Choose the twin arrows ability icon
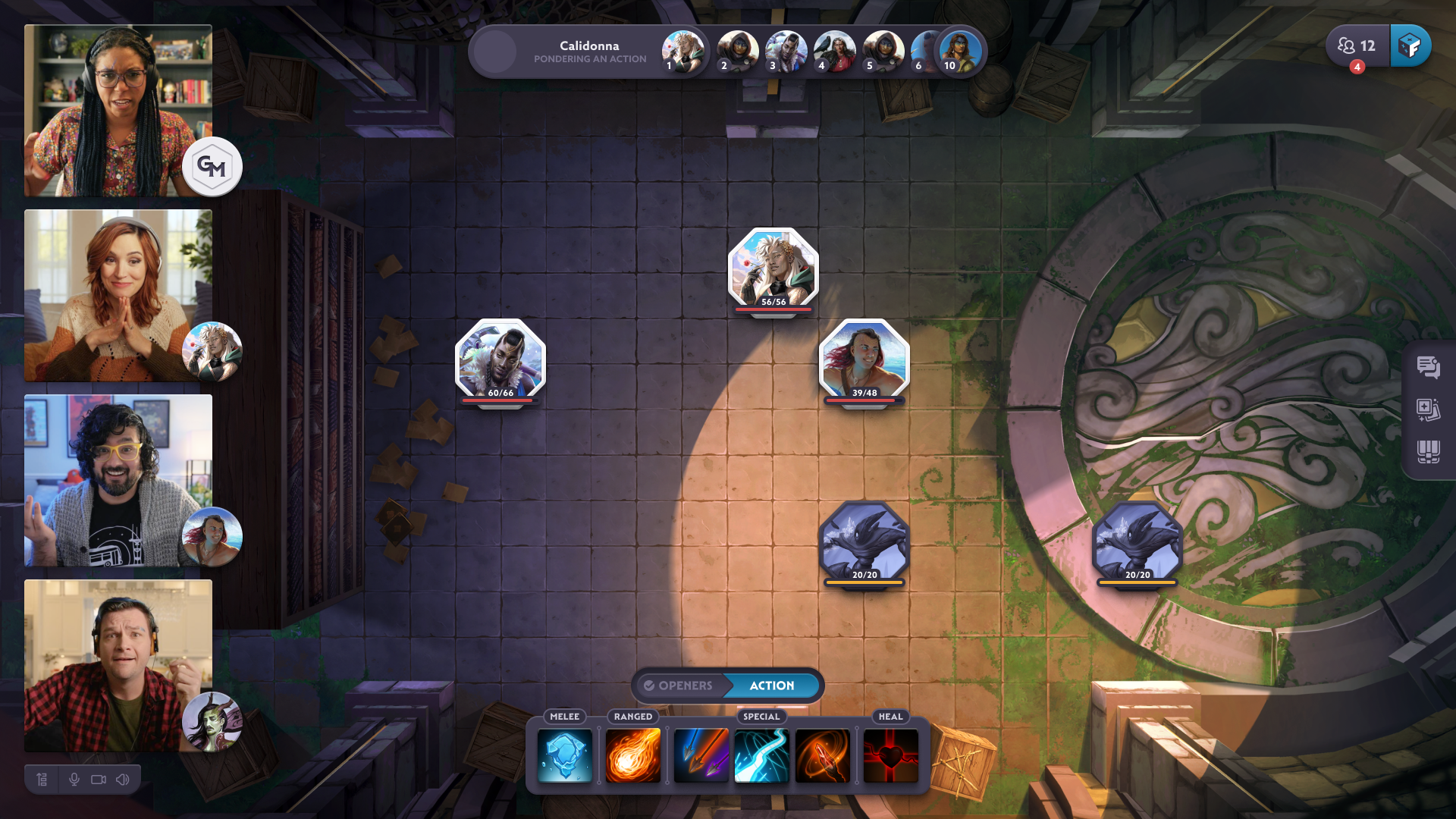This screenshot has height=819, width=1456. 701,755
